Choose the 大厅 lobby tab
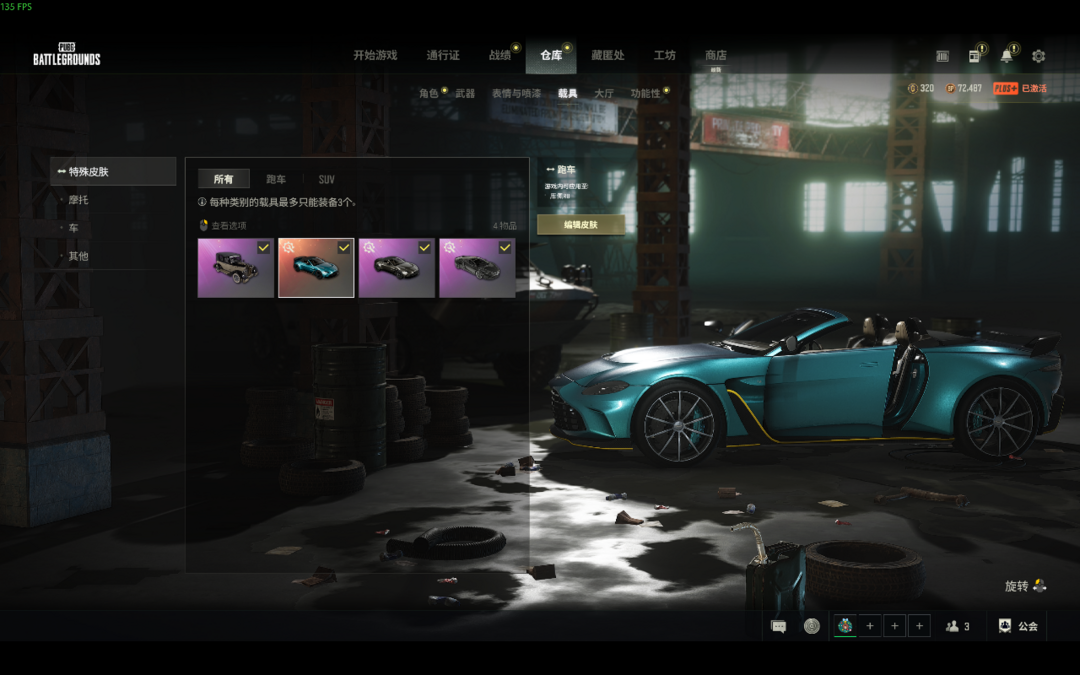This screenshot has height=675, width=1080. click(604, 93)
